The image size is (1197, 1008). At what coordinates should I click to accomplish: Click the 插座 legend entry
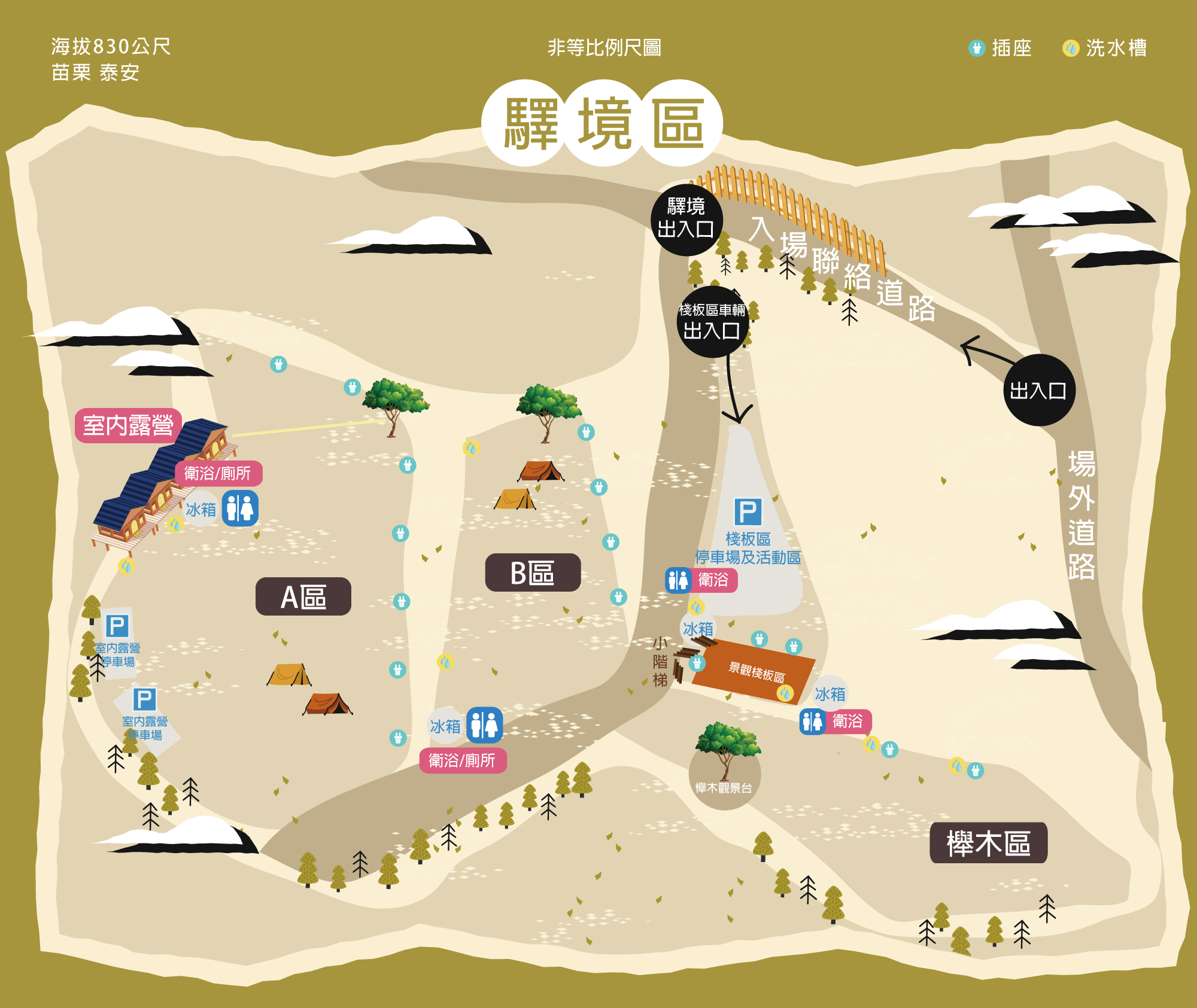[x=1000, y=48]
